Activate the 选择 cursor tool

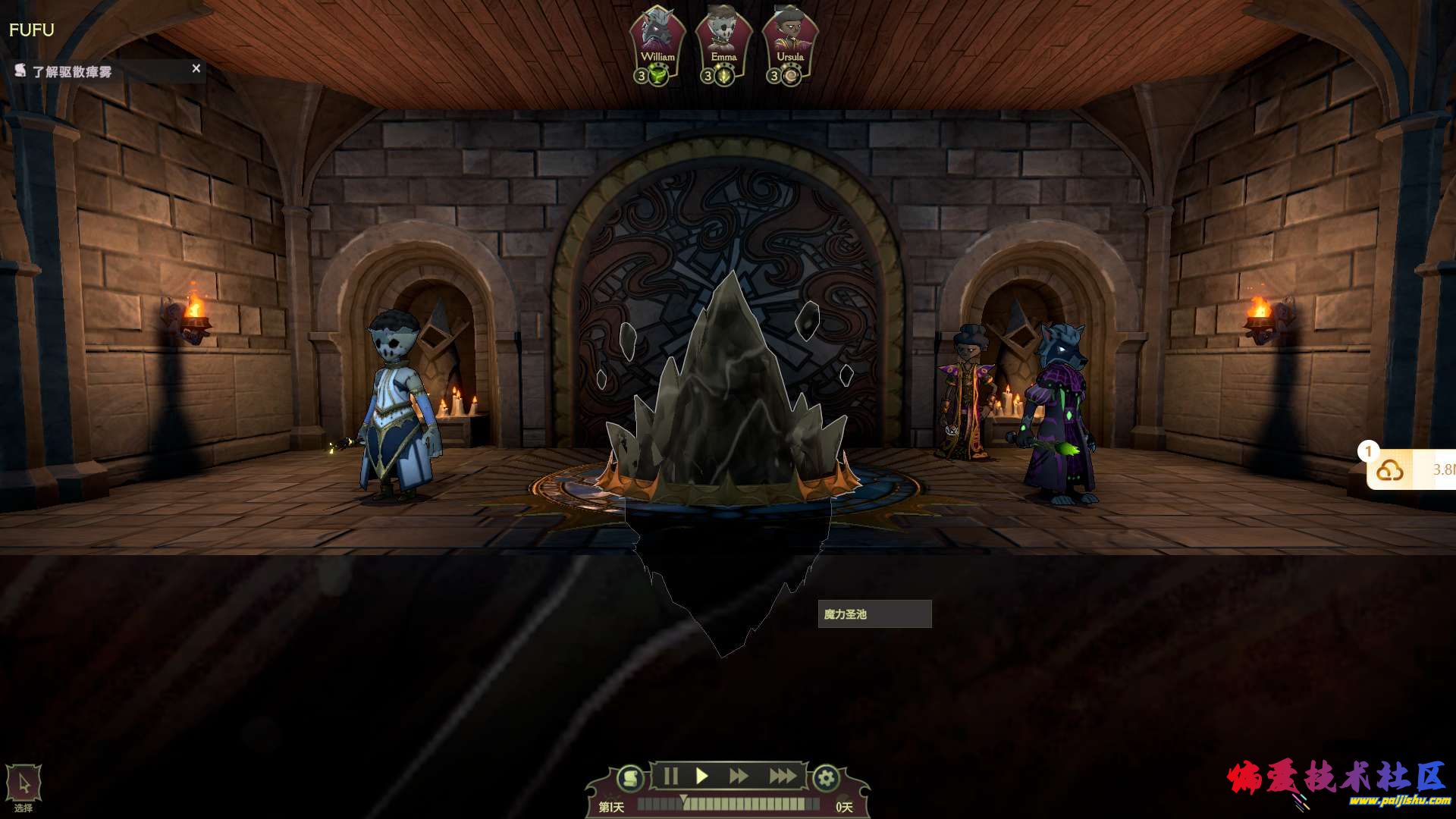[x=24, y=785]
